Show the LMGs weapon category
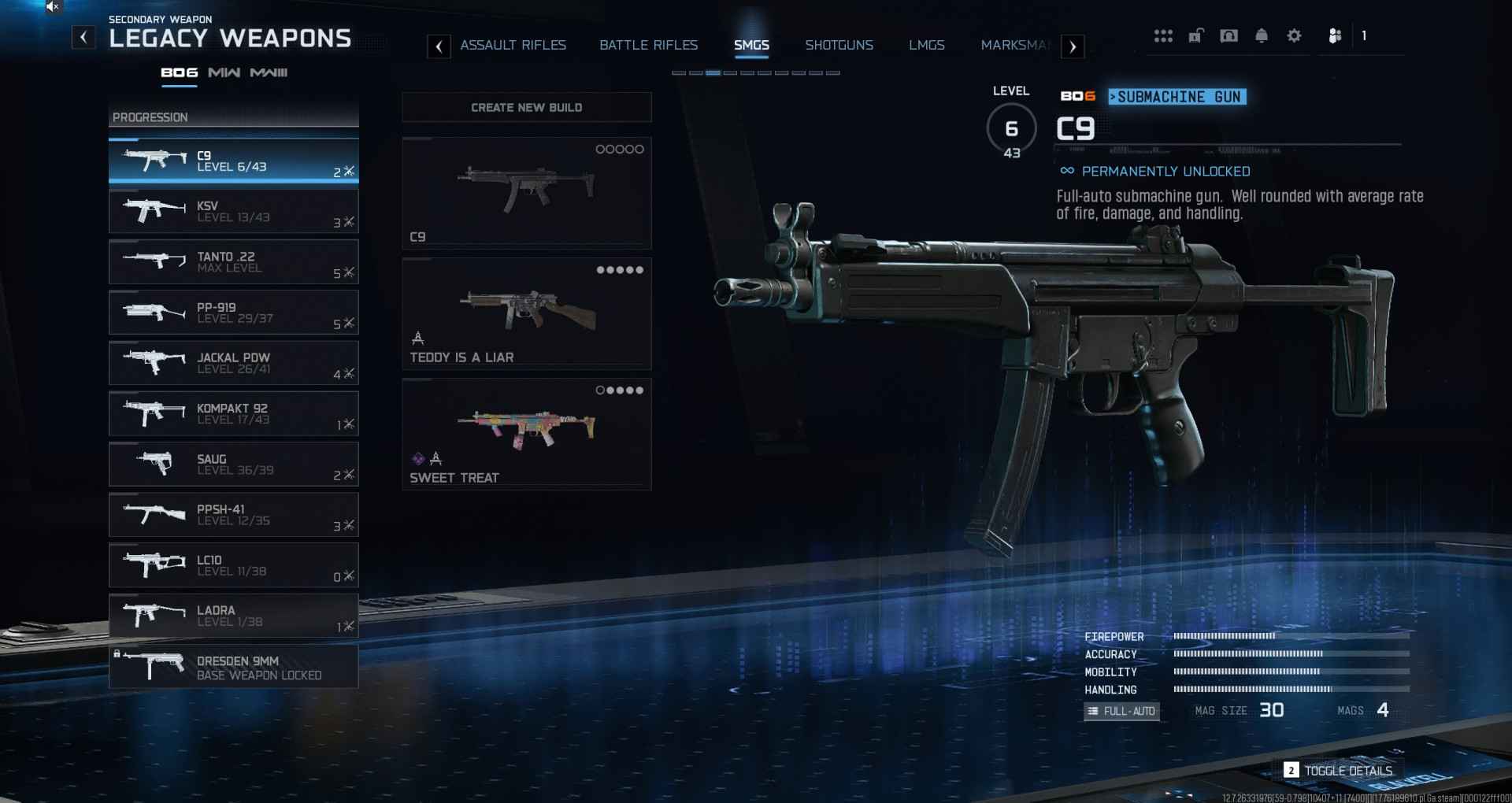 pyautogui.click(x=926, y=46)
